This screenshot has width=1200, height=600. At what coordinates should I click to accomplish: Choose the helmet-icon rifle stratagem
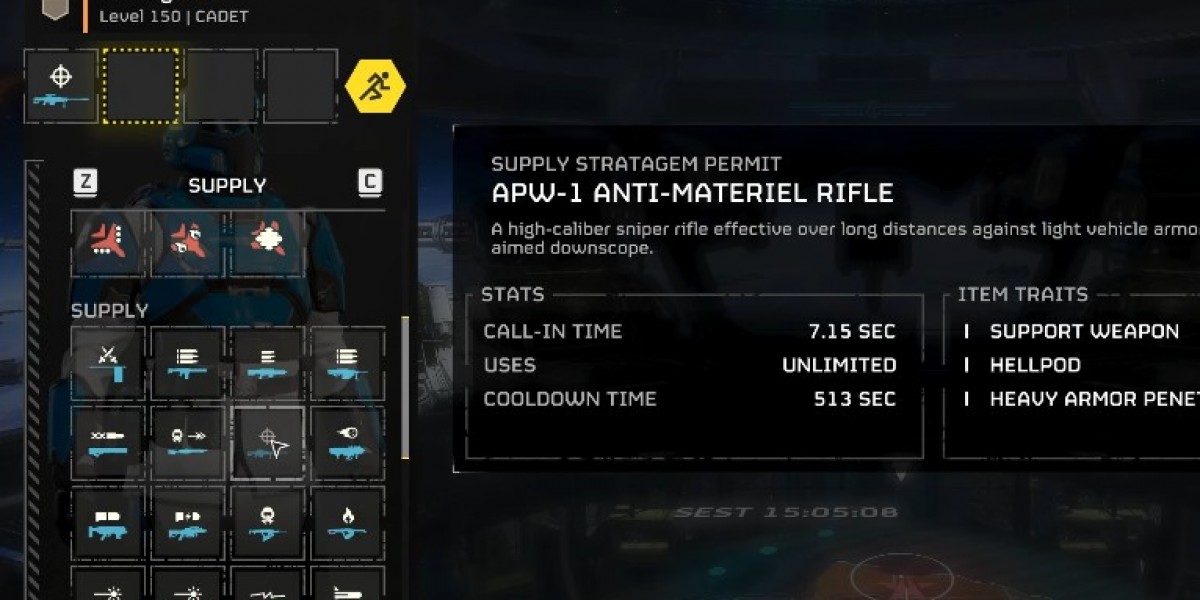[267, 522]
